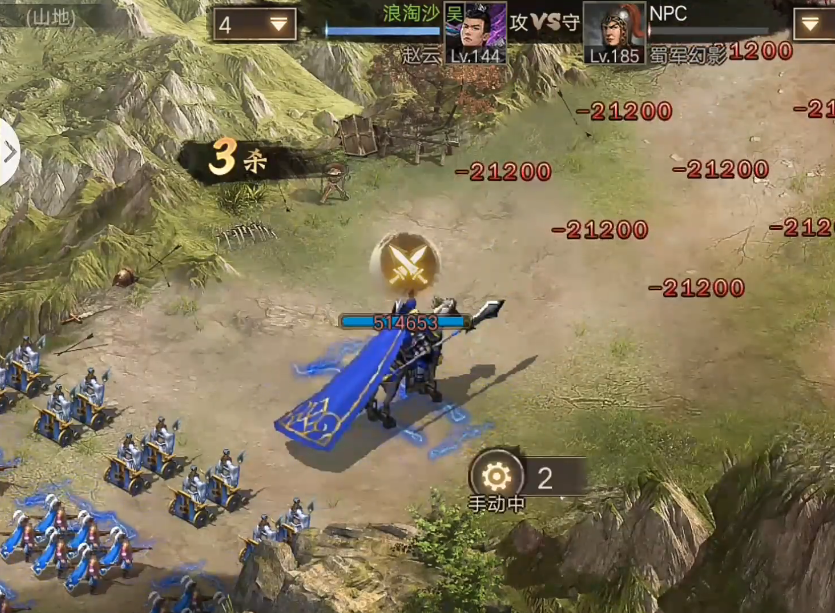Expand the side panel arrow tab
Viewport: 835px width, 613px height.
coord(9,153)
